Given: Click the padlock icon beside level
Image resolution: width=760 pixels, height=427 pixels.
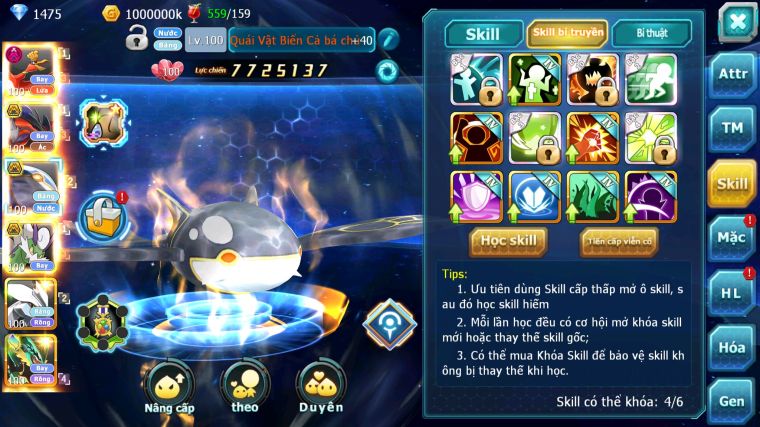Looking at the screenshot, I should point(137,40).
